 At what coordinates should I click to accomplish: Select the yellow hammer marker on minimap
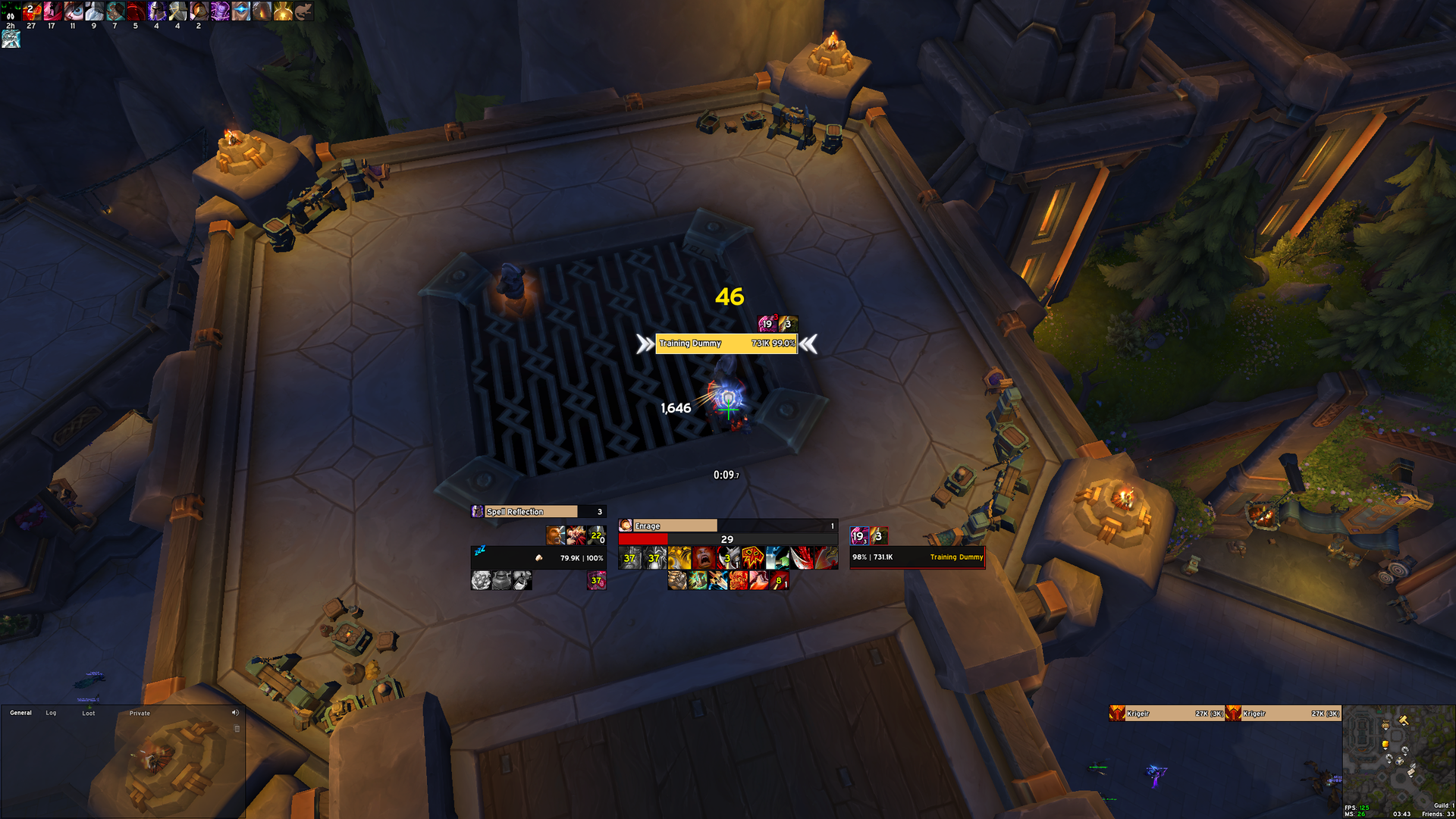(x=1403, y=720)
